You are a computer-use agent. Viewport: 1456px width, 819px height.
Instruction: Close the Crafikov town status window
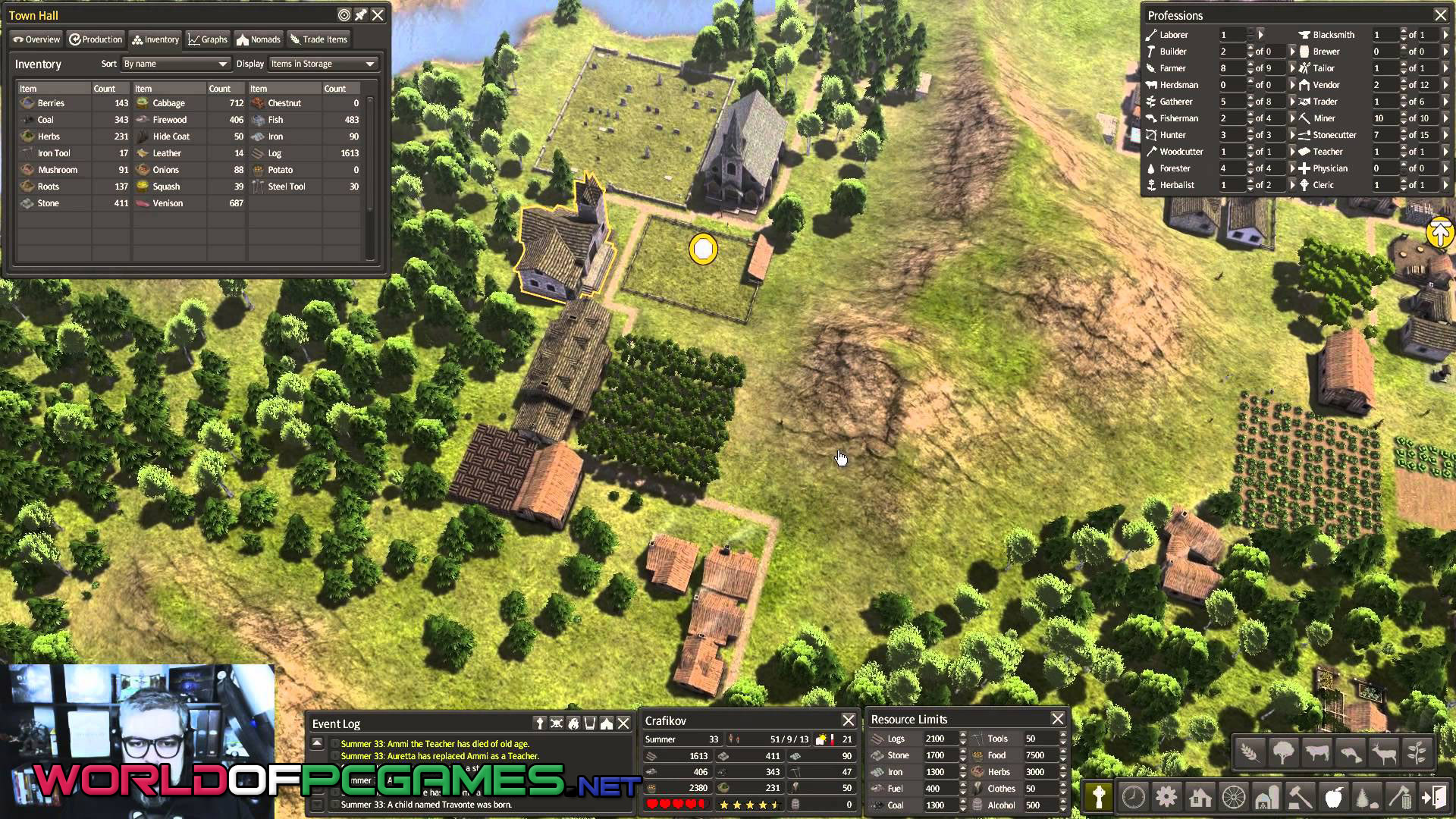pos(848,720)
